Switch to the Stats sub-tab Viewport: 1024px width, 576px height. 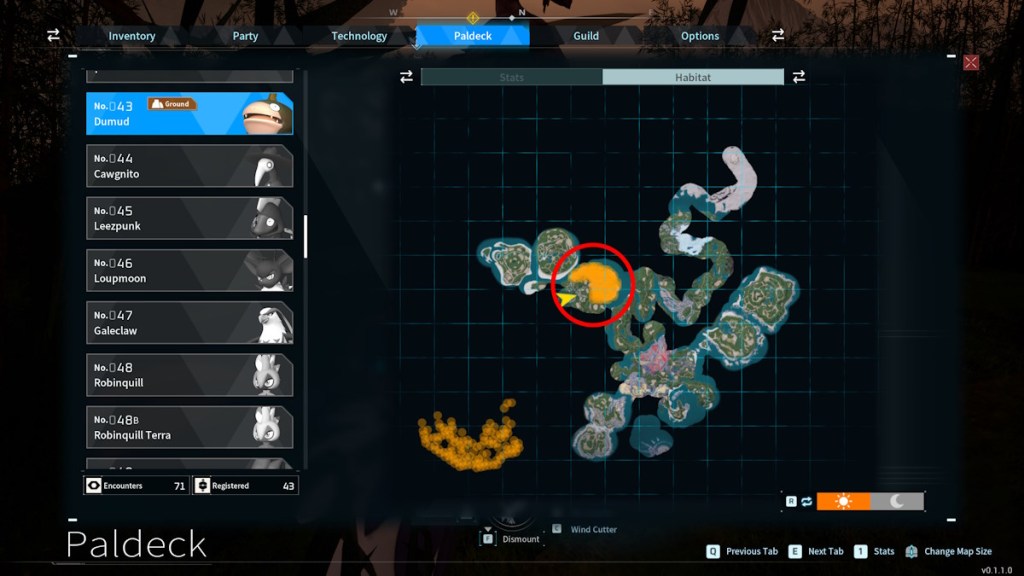coord(511,77)
